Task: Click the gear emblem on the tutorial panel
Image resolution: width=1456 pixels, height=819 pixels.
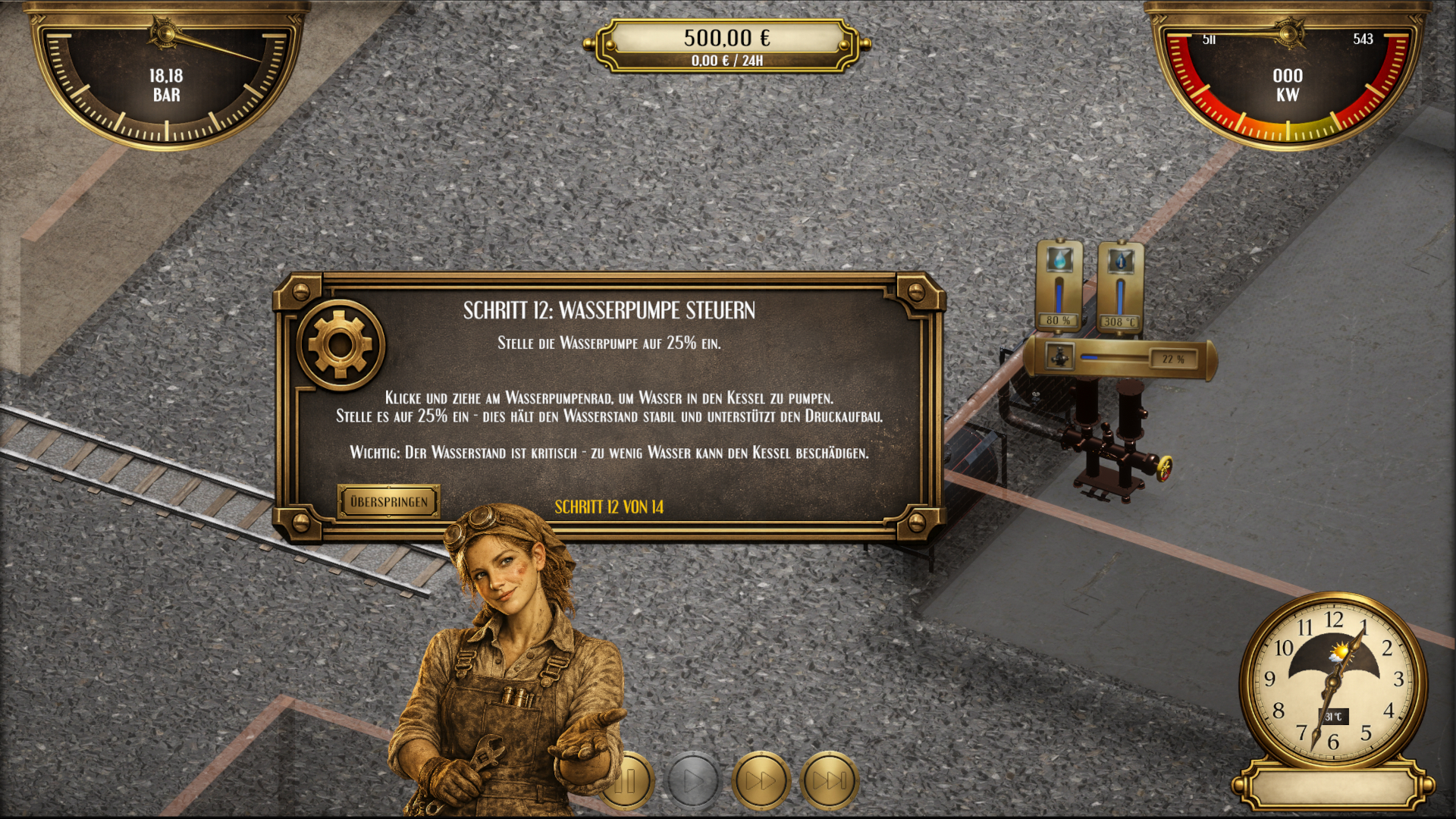Action: (342, 347)
